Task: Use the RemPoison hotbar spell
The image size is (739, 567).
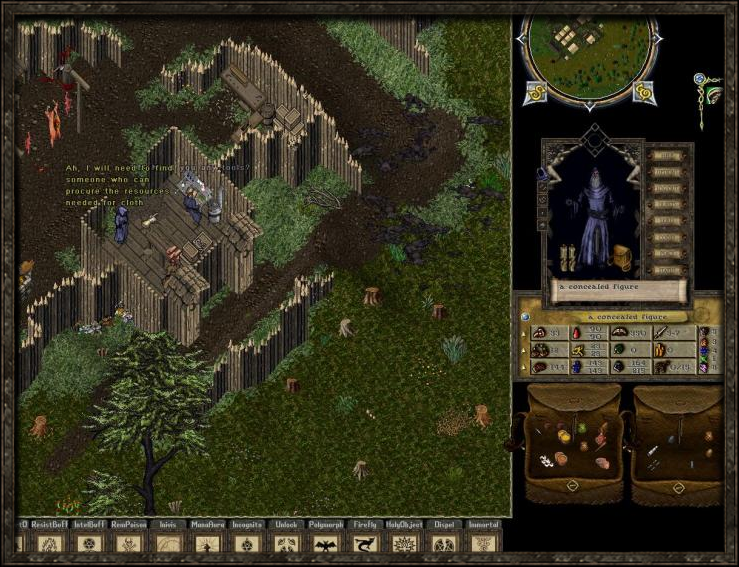Action: pyautogui.click(x=128, y=544)
